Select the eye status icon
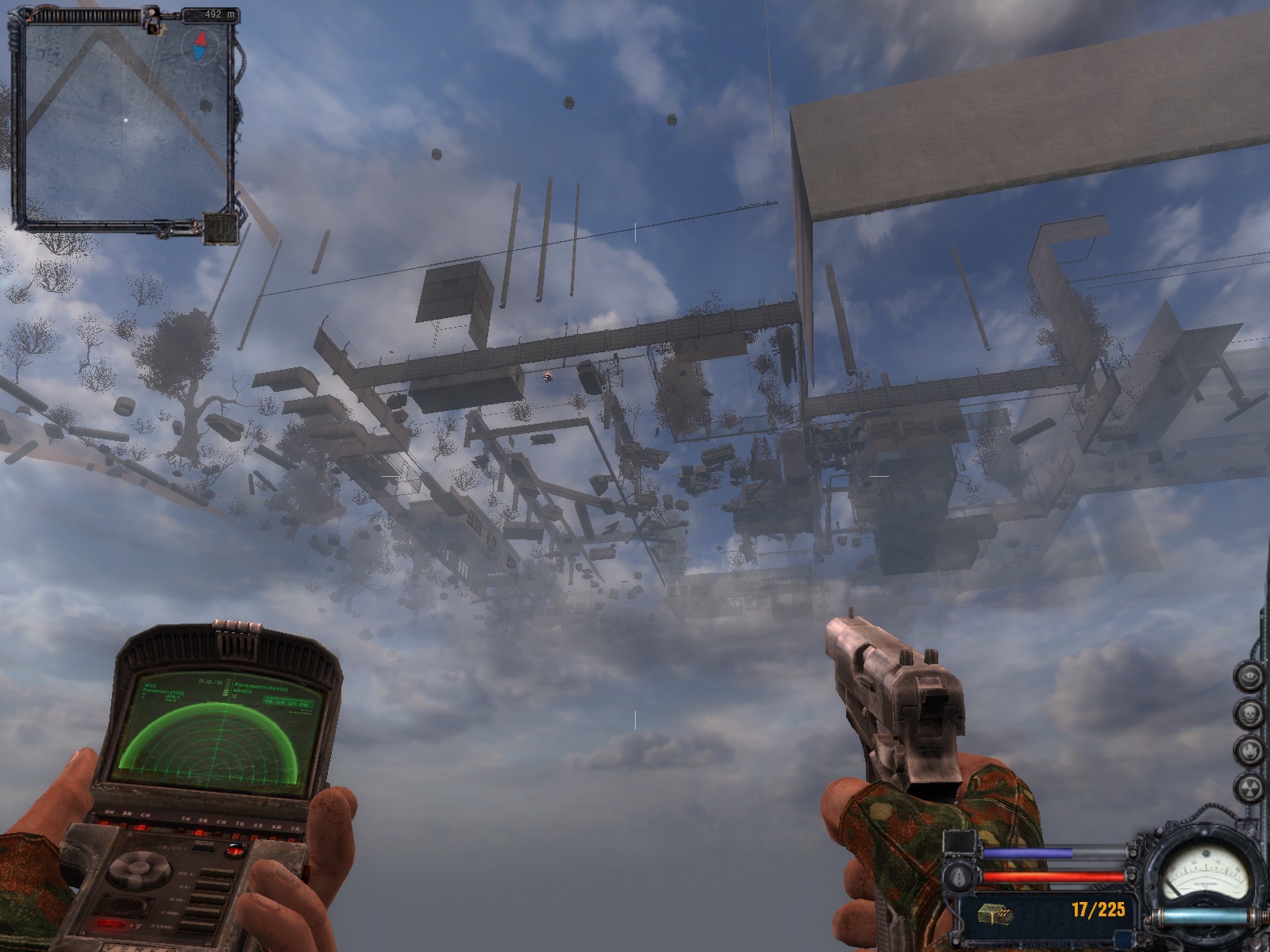The height and width of the screenshot is (952, 1270). tap(1249, 676)
